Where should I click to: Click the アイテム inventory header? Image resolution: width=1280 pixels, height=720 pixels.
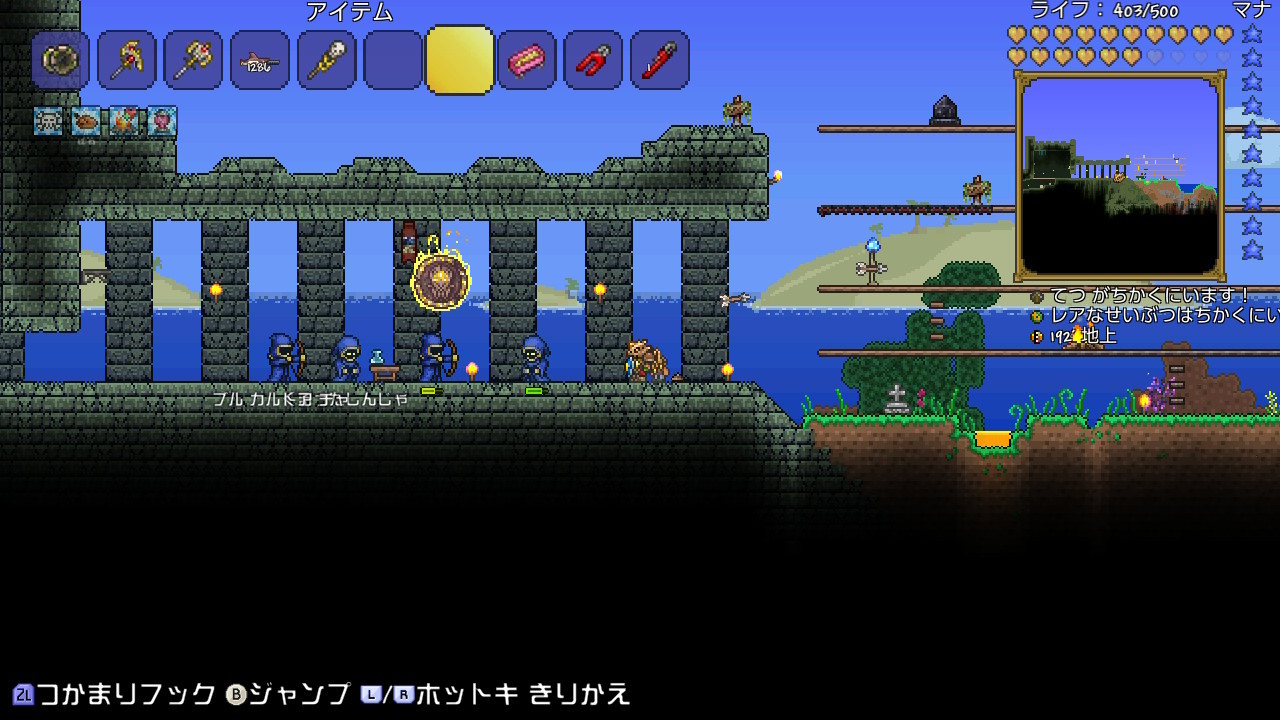click(x=352, y=13)
